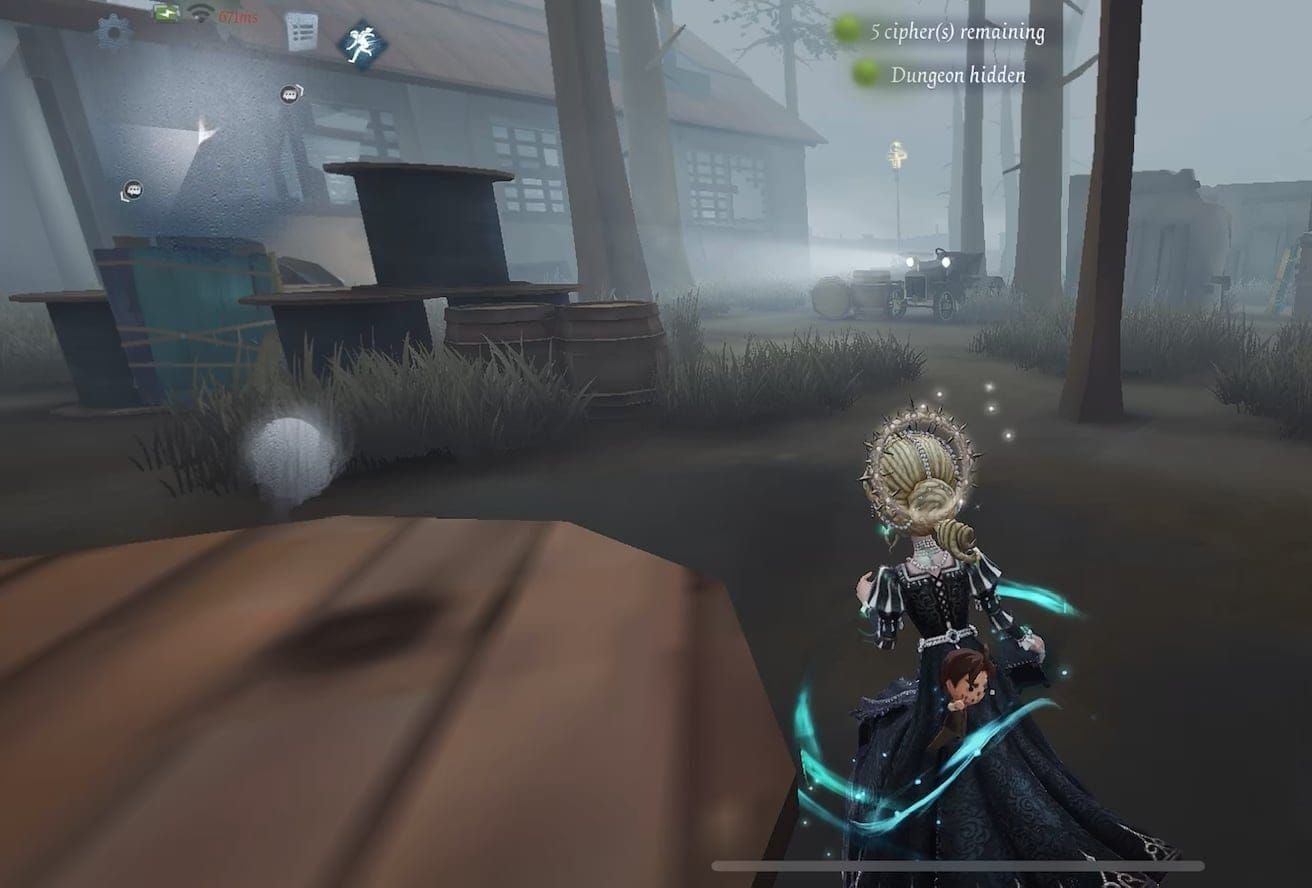Viewport: 1312px width, 888px height.
Task: Tap the Wi-Fi signal strength icon
Action: 203,13
